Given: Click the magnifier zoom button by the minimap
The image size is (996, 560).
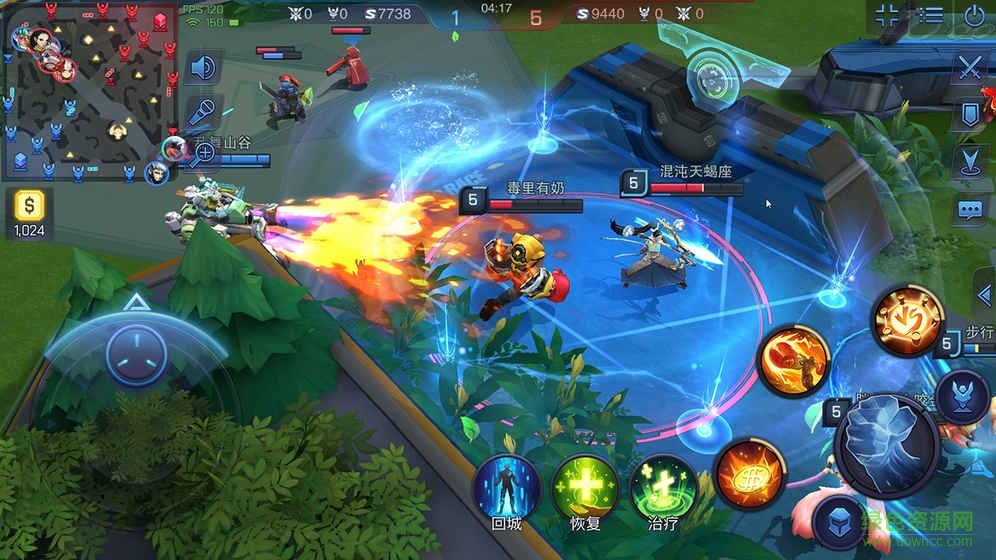Looking at the screenshot, I should 204,152.
